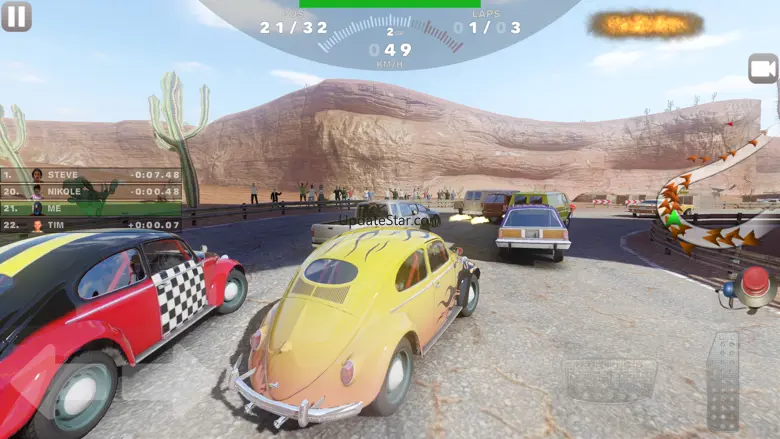The width and height of the screenshot is (780, 439).
Task: Pause the race with the pause button
Action: click(16, 16)
